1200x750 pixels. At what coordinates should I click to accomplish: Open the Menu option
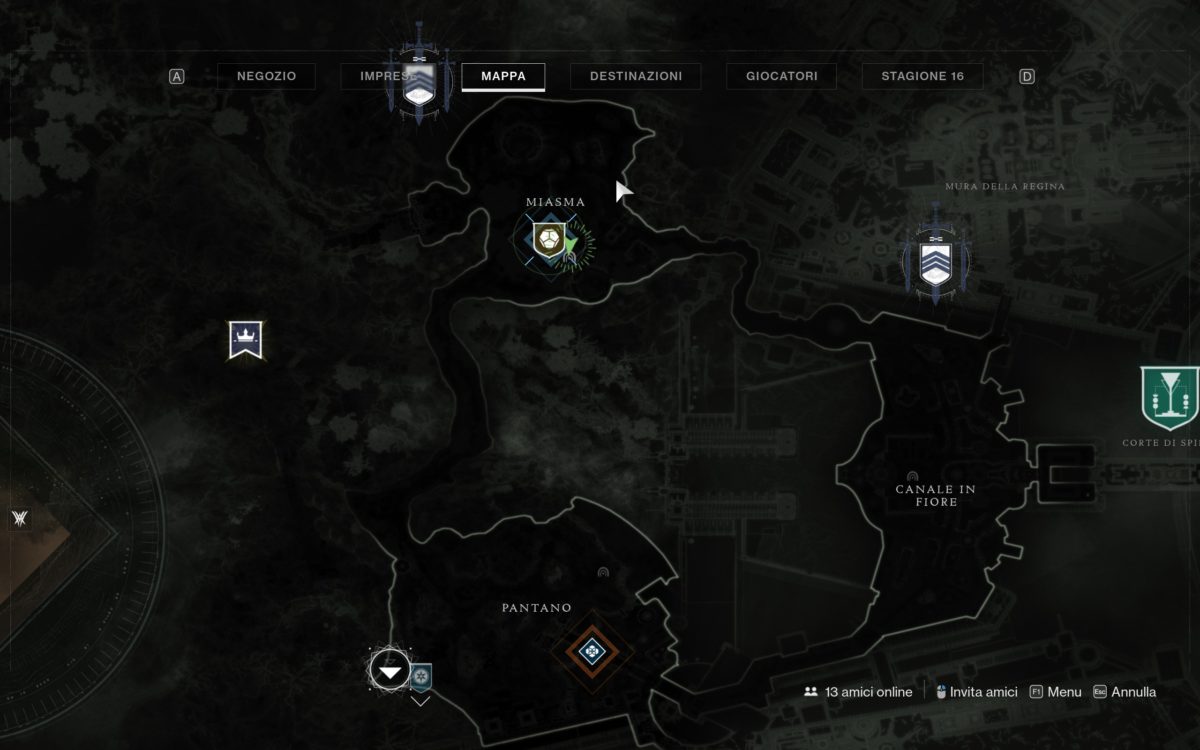[1056, 692]
